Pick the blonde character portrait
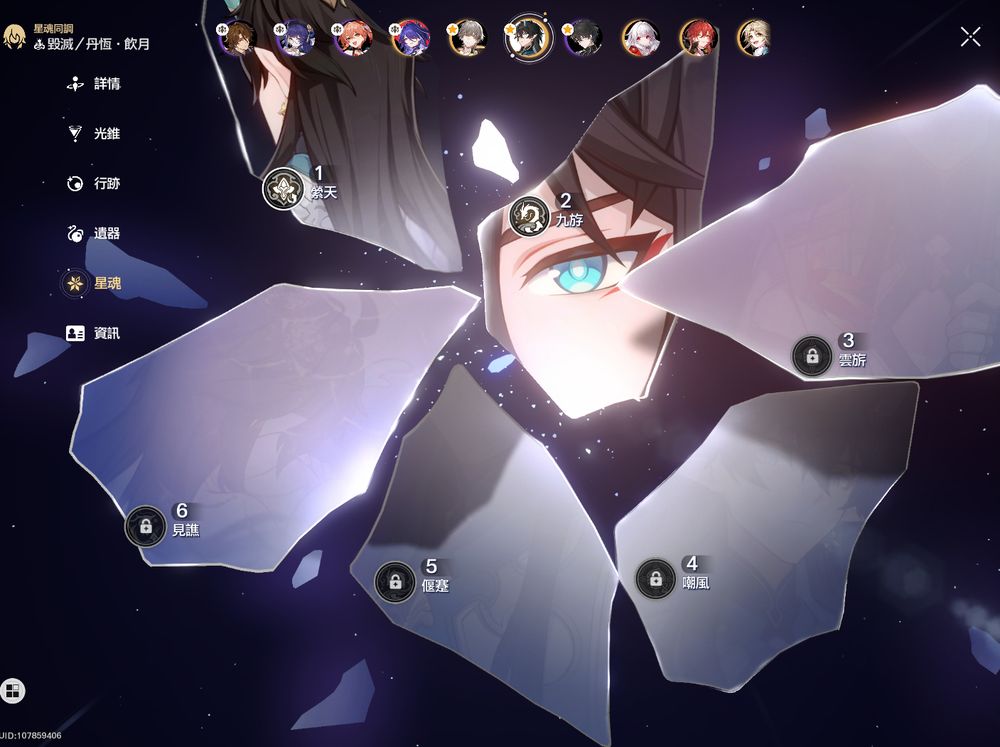The height and width of the screenshot is (747, 1000). [754, 38]
